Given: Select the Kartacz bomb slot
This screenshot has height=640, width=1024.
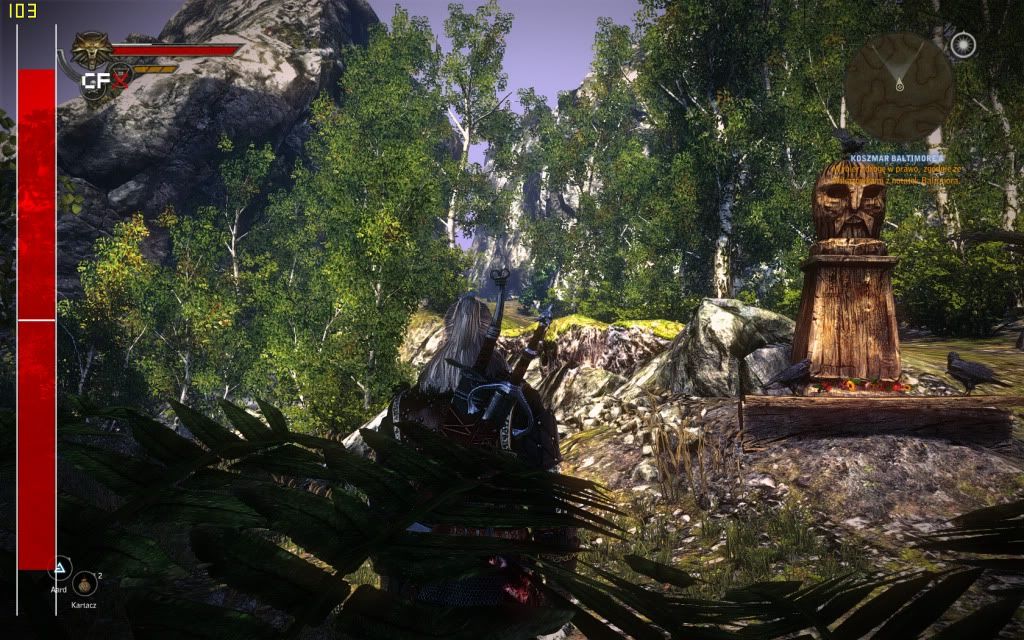Looking at the screenshot, I should (x=86, y=583).
